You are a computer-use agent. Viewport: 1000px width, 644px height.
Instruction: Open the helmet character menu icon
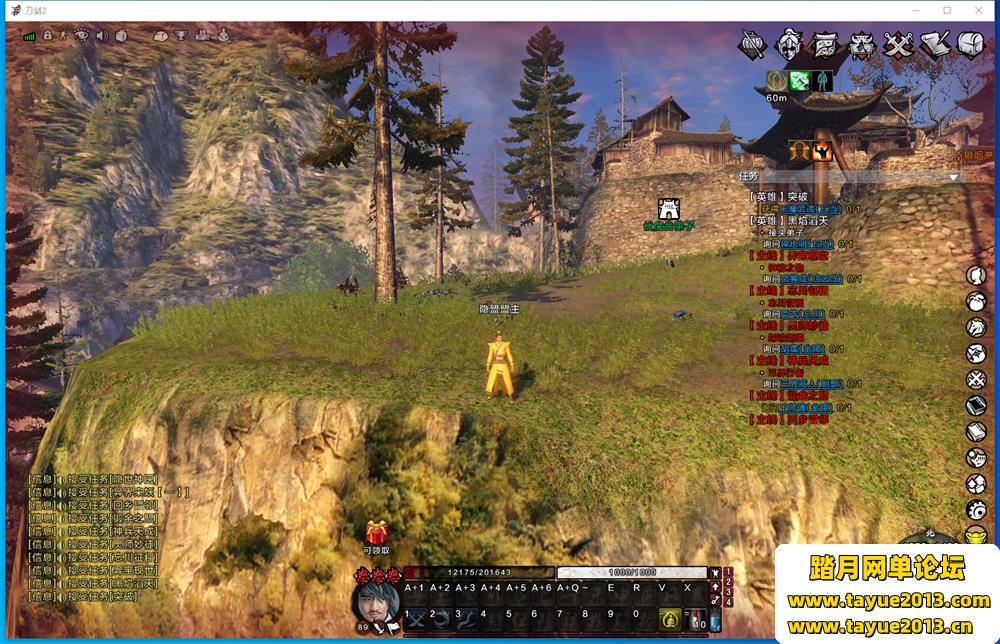pyautogui.click(x=790, y=45)
